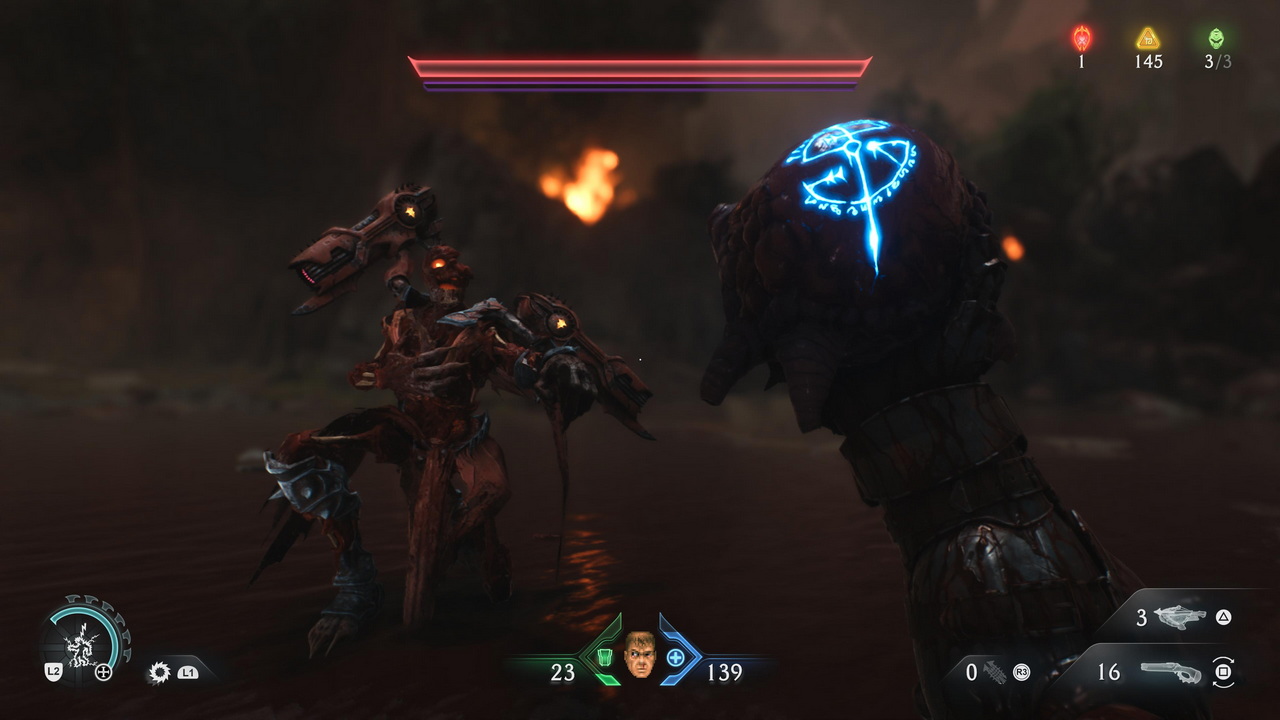Choose the spiked grenade equipment icon

[x=995, y=672]
